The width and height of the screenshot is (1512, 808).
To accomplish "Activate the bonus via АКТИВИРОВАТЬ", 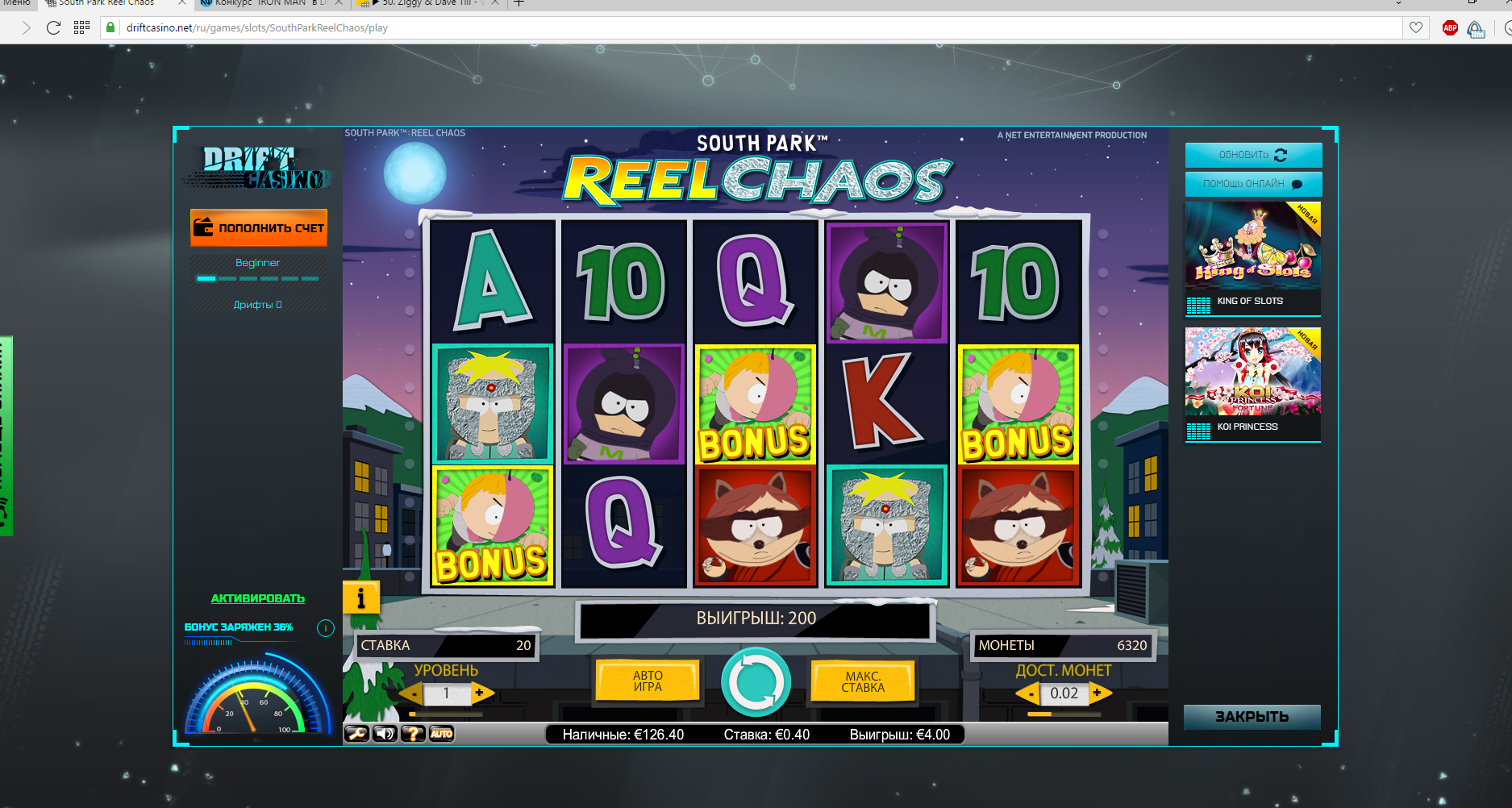I will click(x=258, y=598).
